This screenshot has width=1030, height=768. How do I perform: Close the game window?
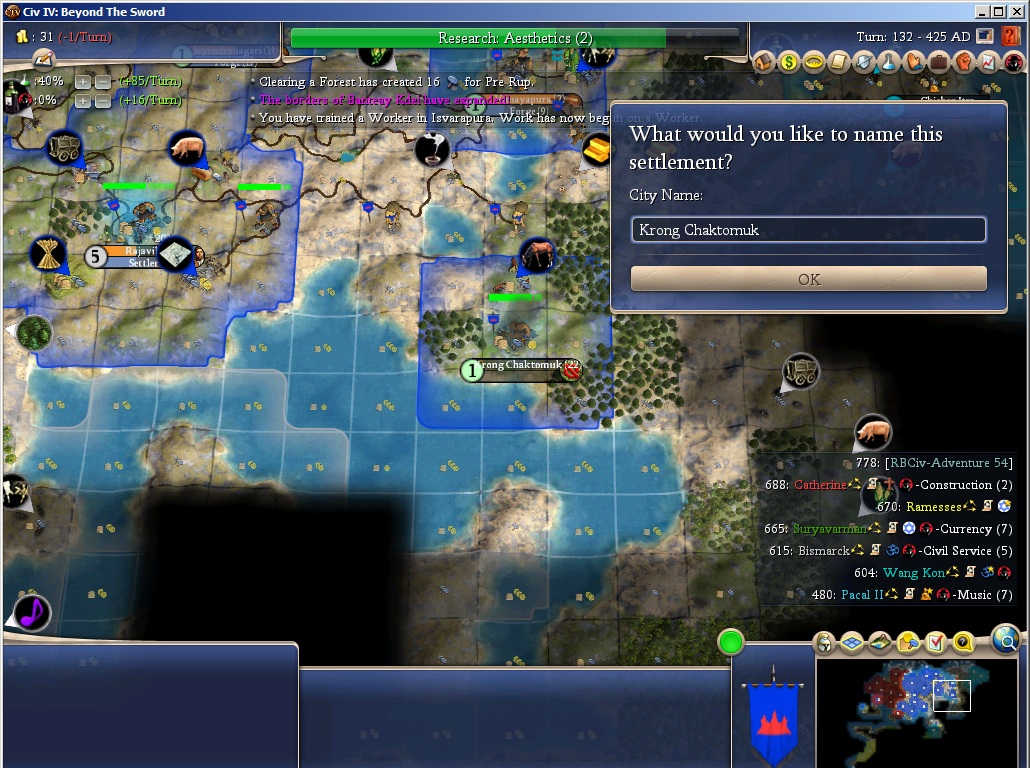click(1016, 11)
